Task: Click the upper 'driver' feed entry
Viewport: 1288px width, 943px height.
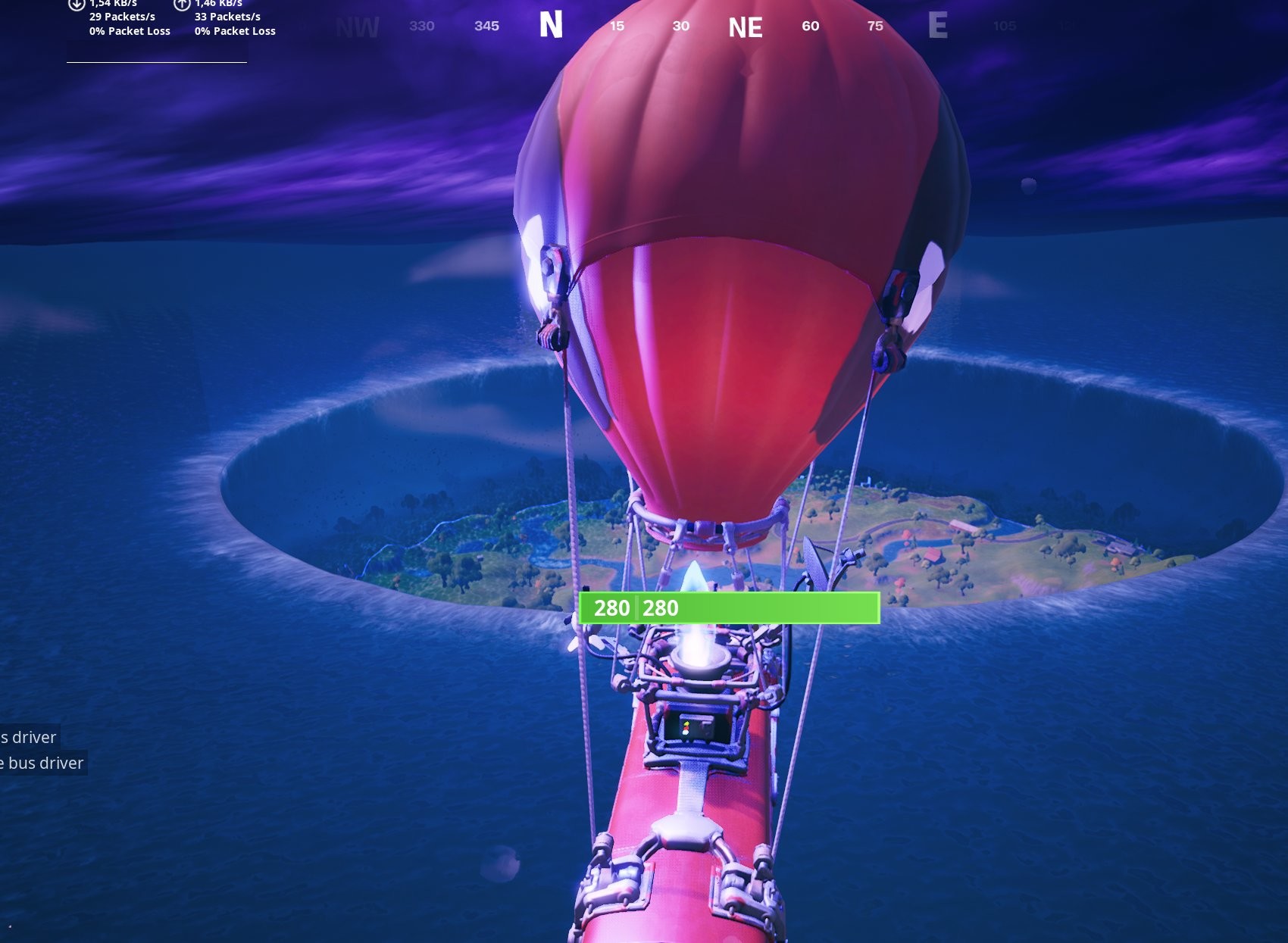Action: [x=30, y=737]
